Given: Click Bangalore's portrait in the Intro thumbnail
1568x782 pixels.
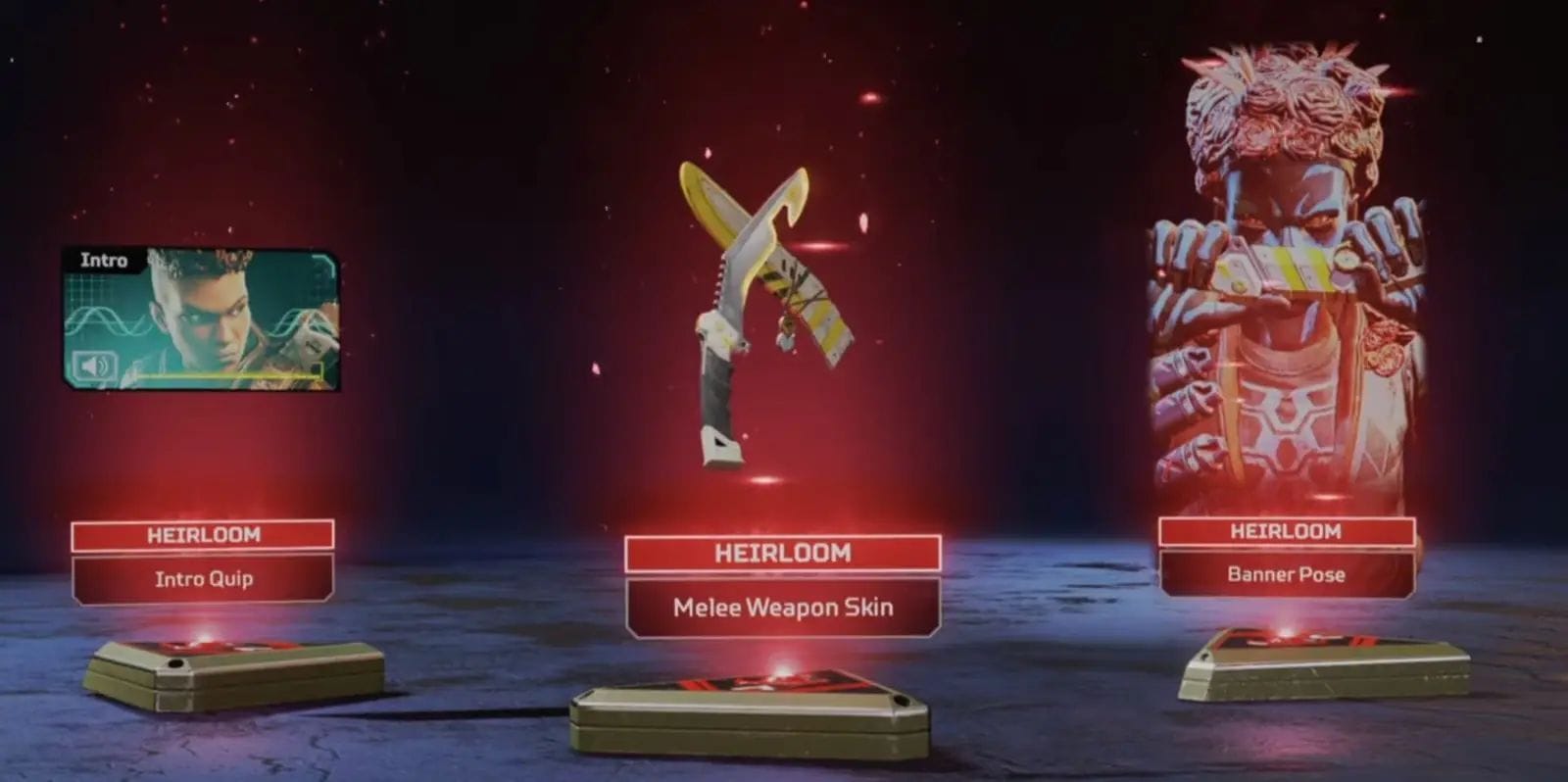Looking at the screenshot, I should [x=206, y=314].
